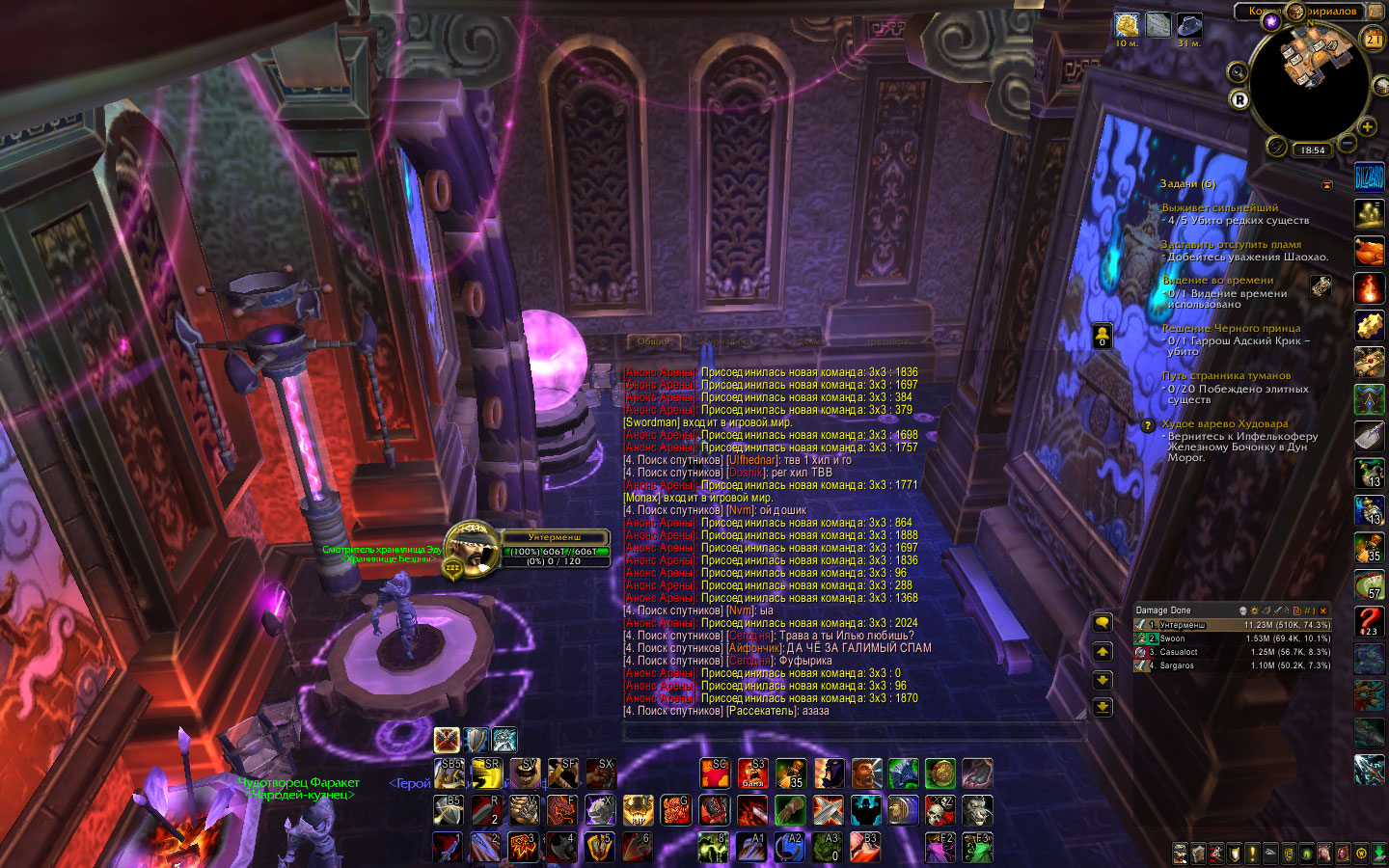Open the quest log exclamation mark button
This screenshot has width=1389, height=868.
(x=1252, y=854)
